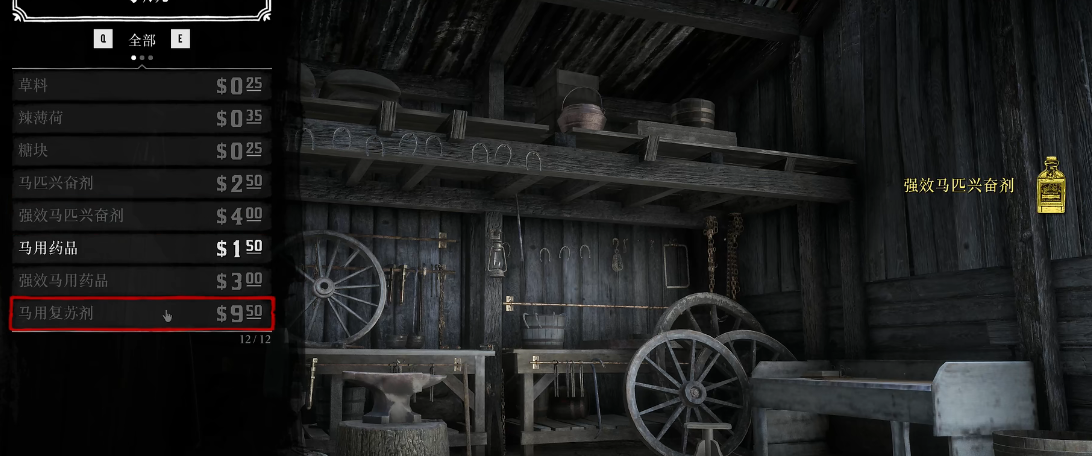Pick 强效马用药品 priced at $3.00
Screen dimensions: 1092x456
click(x=140, y=280)
